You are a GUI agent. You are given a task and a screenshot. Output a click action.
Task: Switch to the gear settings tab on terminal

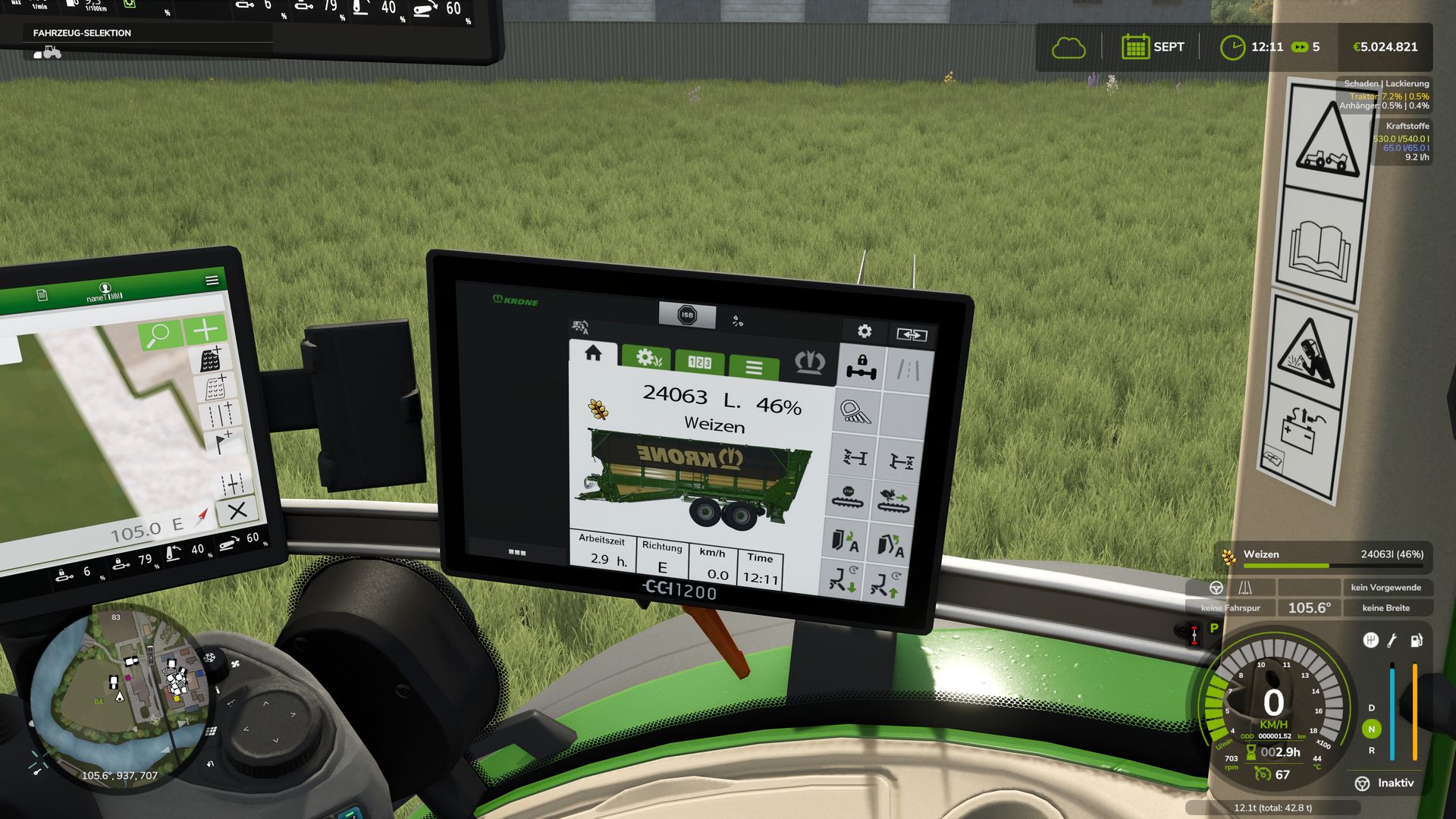coord(645,358)
